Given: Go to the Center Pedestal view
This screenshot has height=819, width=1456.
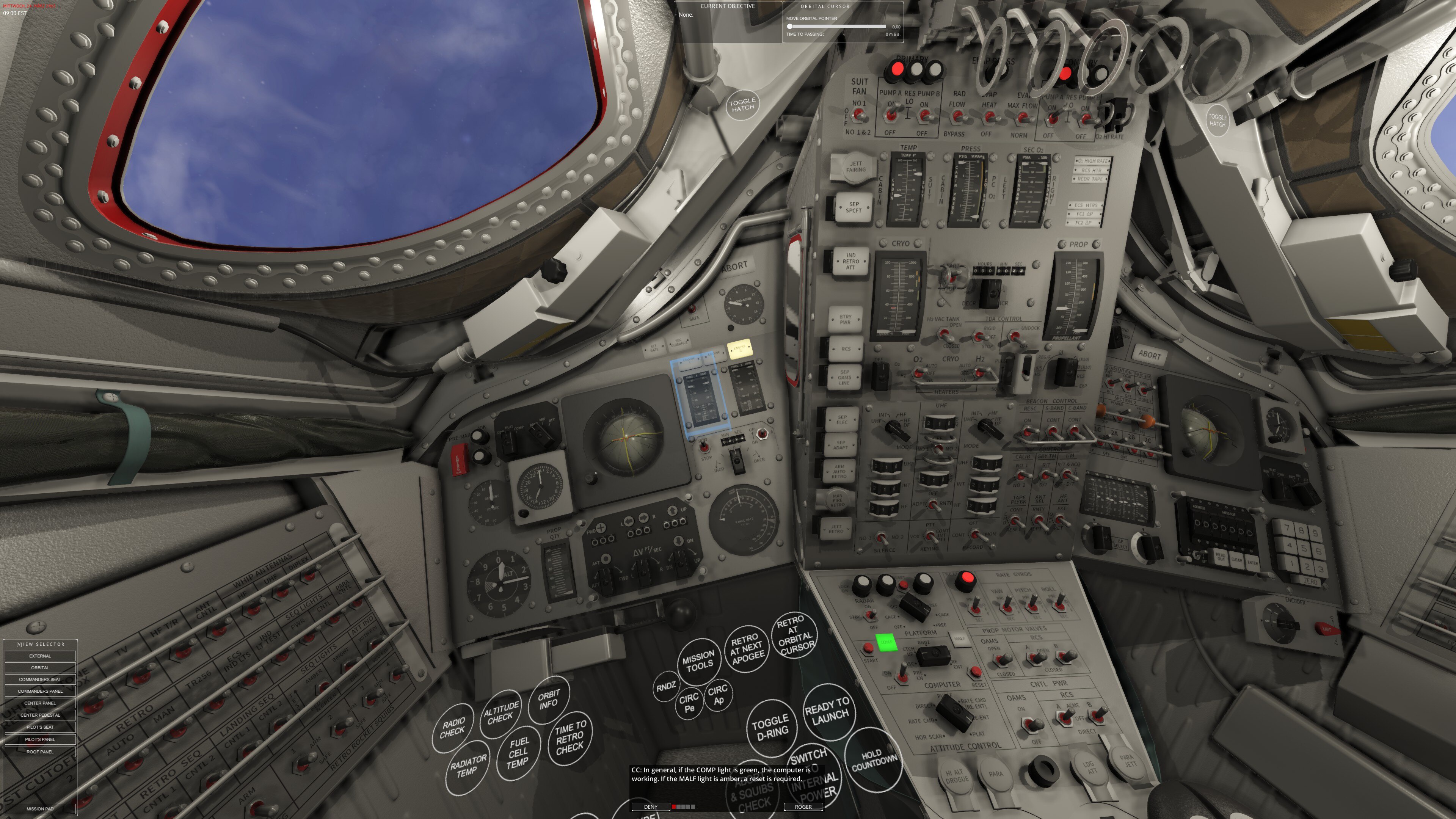Looking at the screenshot, I should pos(40,715).
